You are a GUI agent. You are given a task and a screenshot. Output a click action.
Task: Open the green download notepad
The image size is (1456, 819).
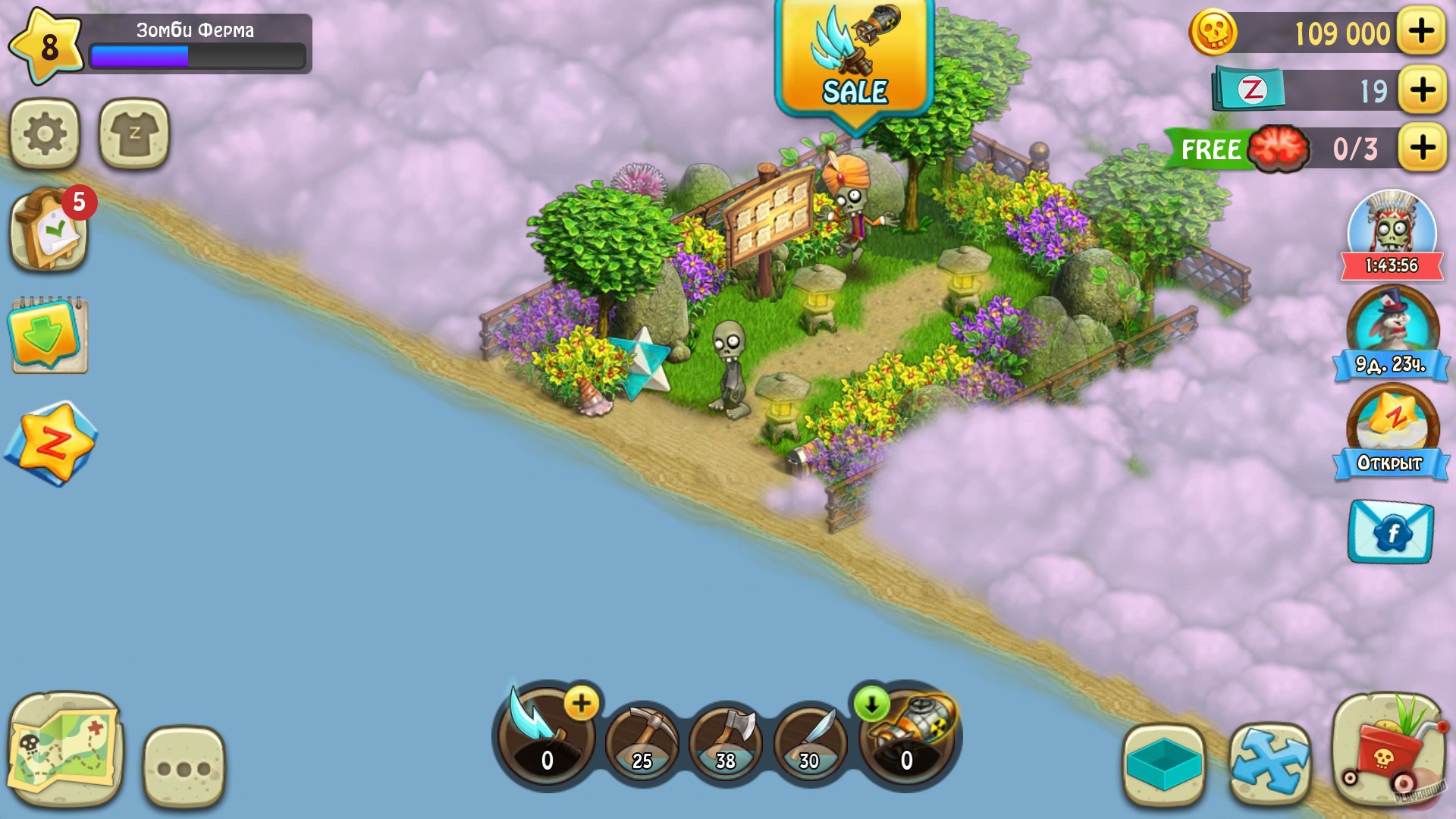47,334
